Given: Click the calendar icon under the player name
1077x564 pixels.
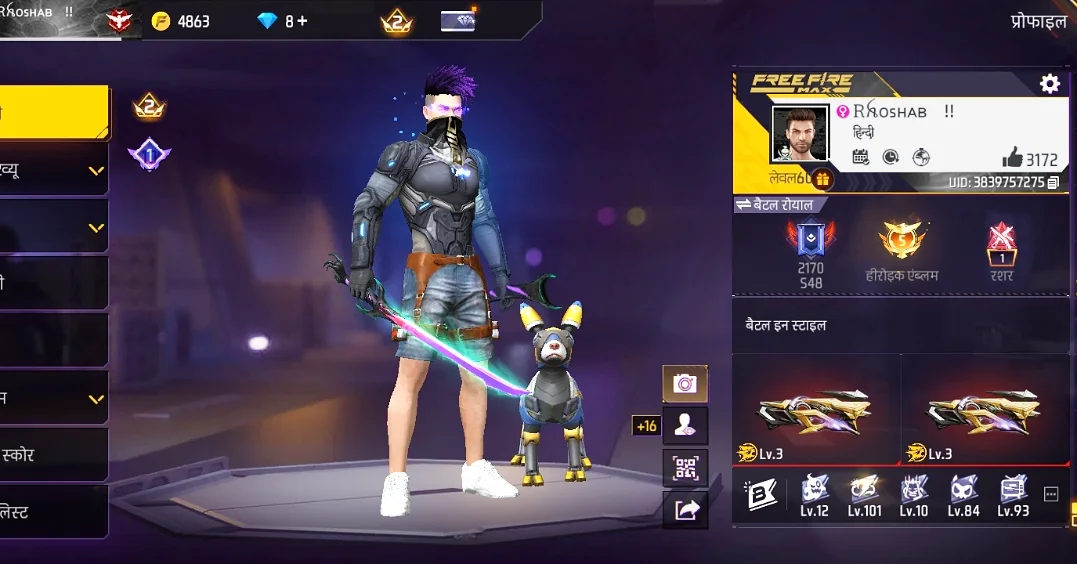Looking at the screenshot, I should point(860,157).
